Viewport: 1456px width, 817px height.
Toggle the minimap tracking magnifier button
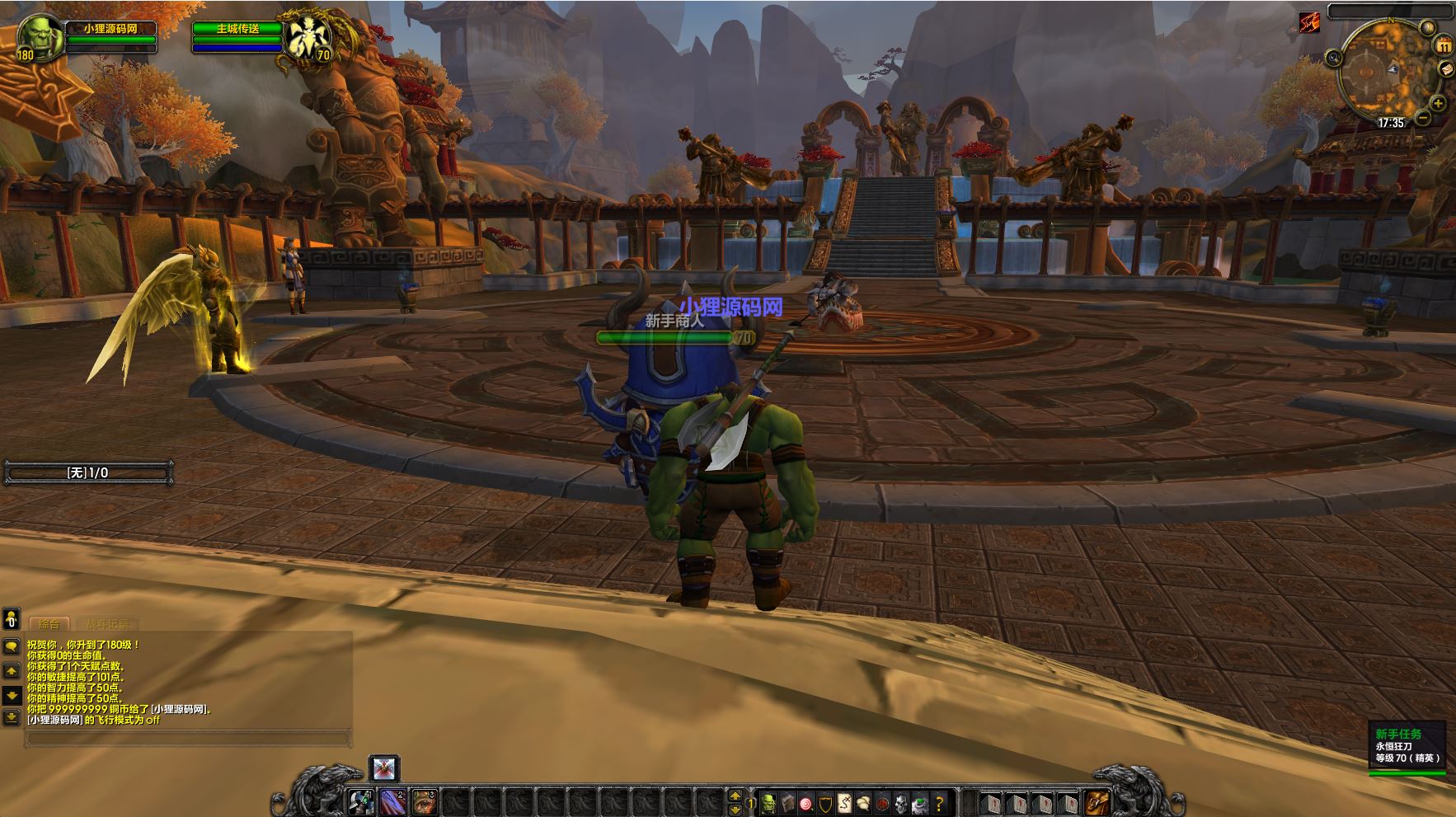point(1334,58)
